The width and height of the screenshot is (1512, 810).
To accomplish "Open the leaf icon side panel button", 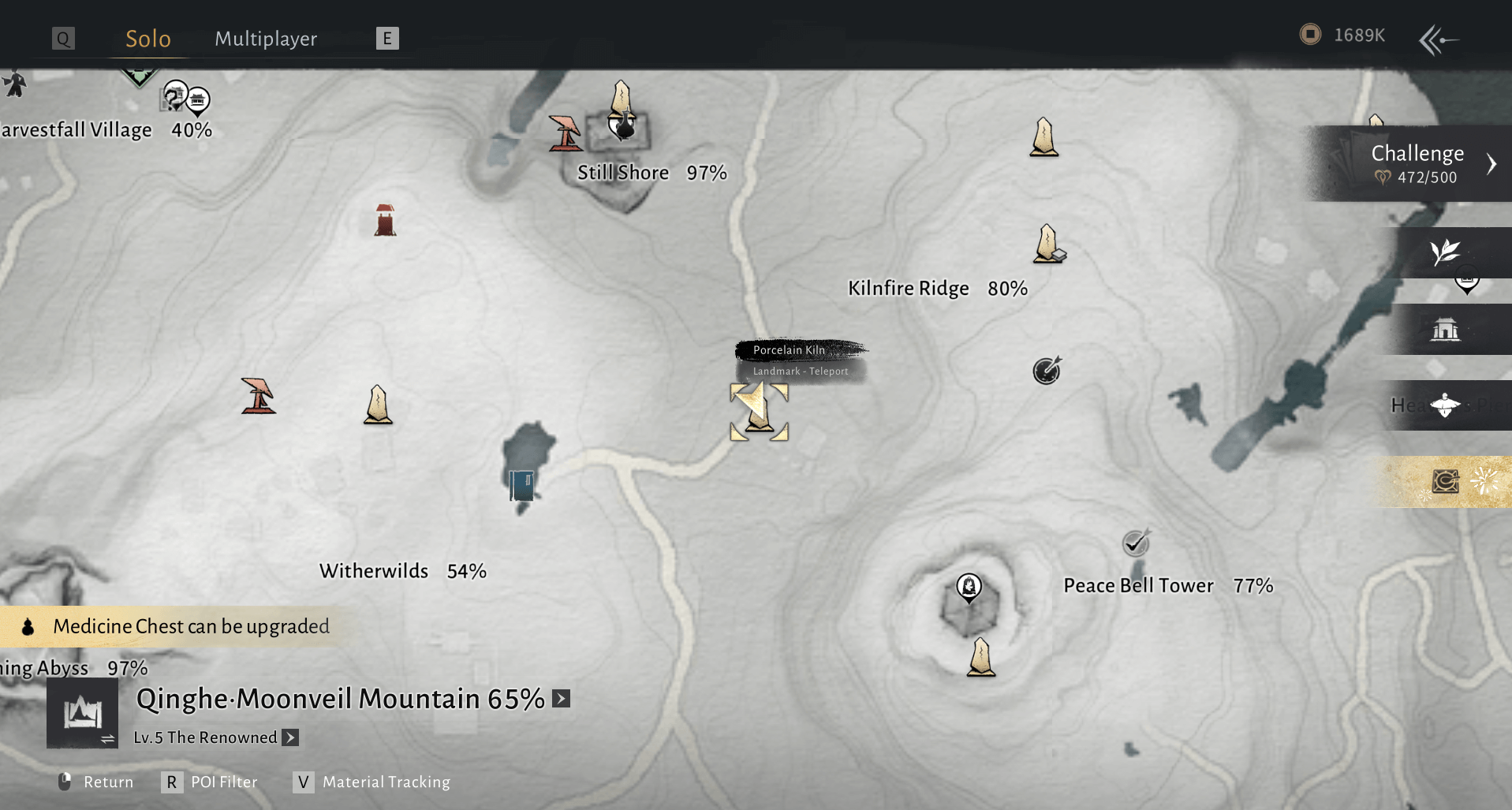I will coord(1445,252).
